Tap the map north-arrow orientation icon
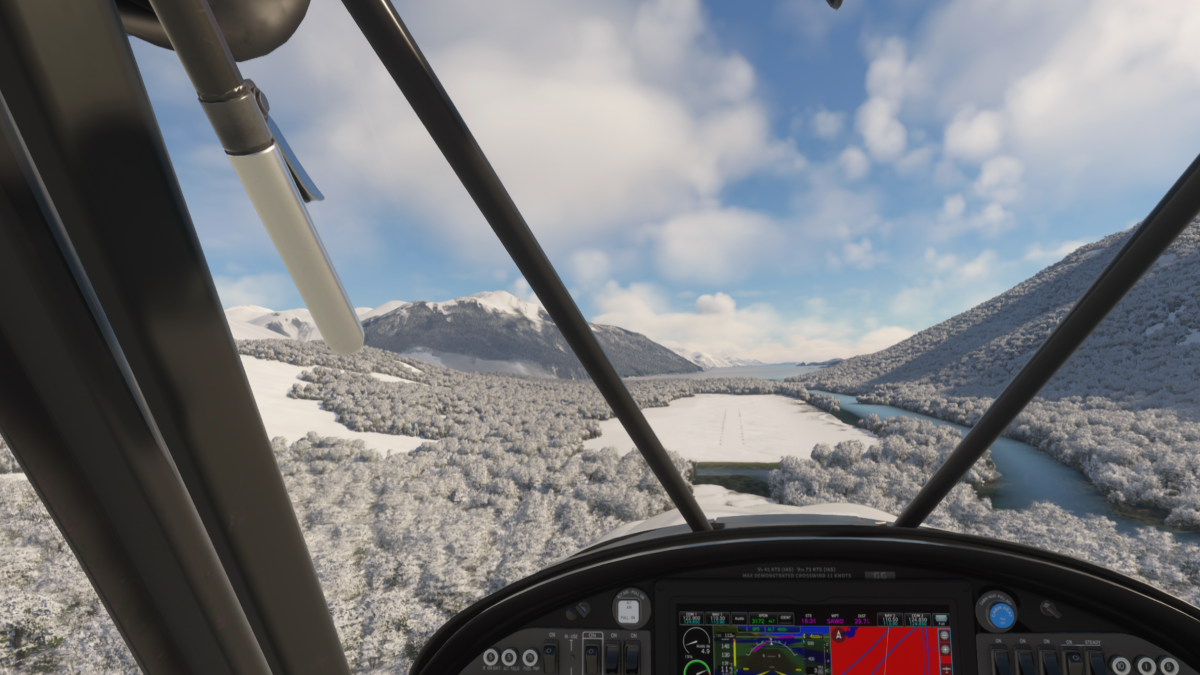The width and height of the screenshot is (1200, 675). (x=838, y=634)
